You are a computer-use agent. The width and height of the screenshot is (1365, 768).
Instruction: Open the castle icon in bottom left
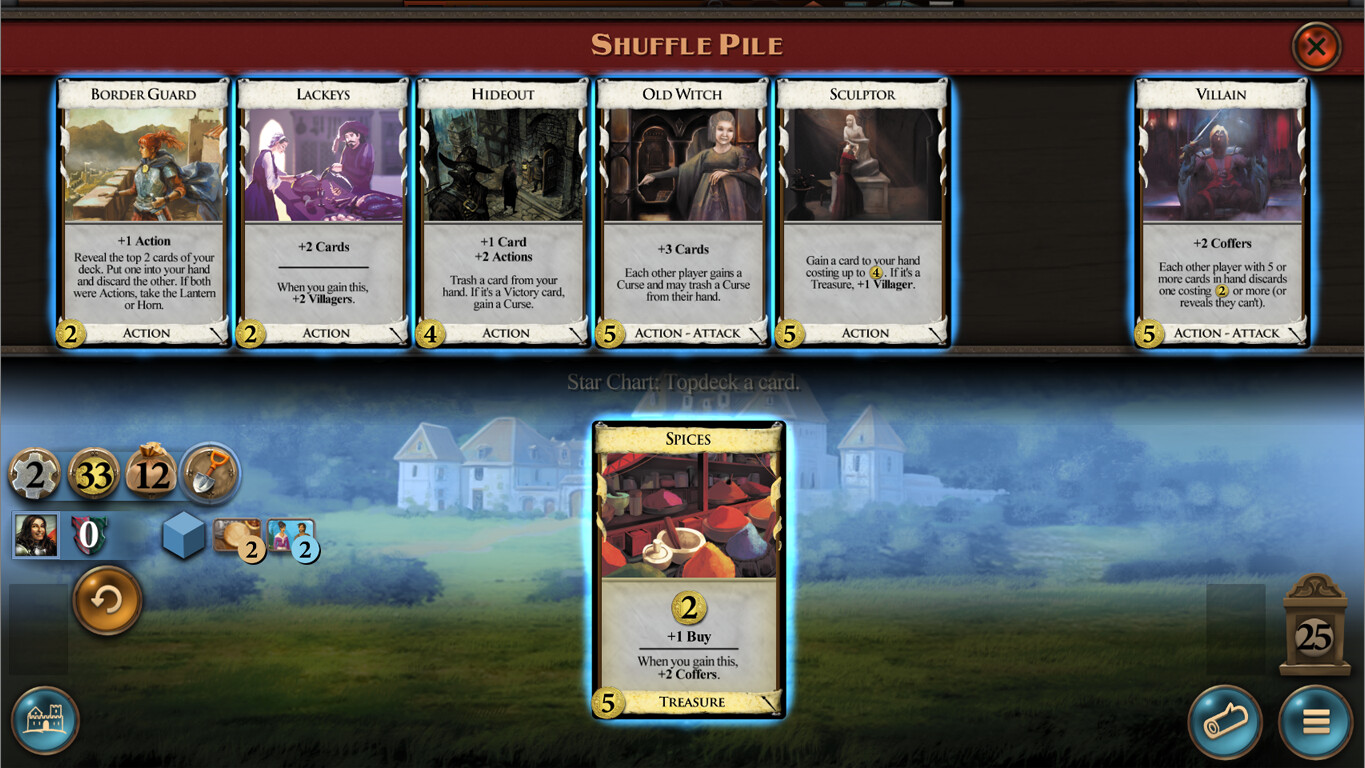point(44,721)
